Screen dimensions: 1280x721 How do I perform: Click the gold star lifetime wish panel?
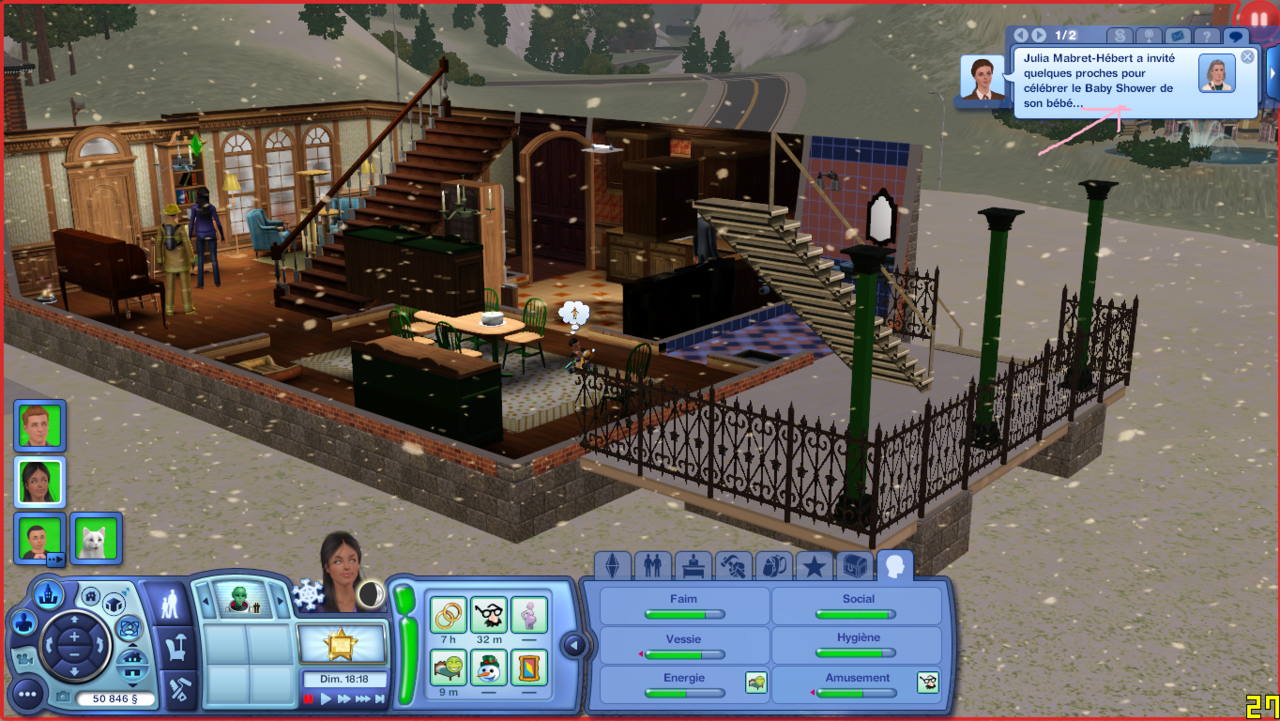343,644
